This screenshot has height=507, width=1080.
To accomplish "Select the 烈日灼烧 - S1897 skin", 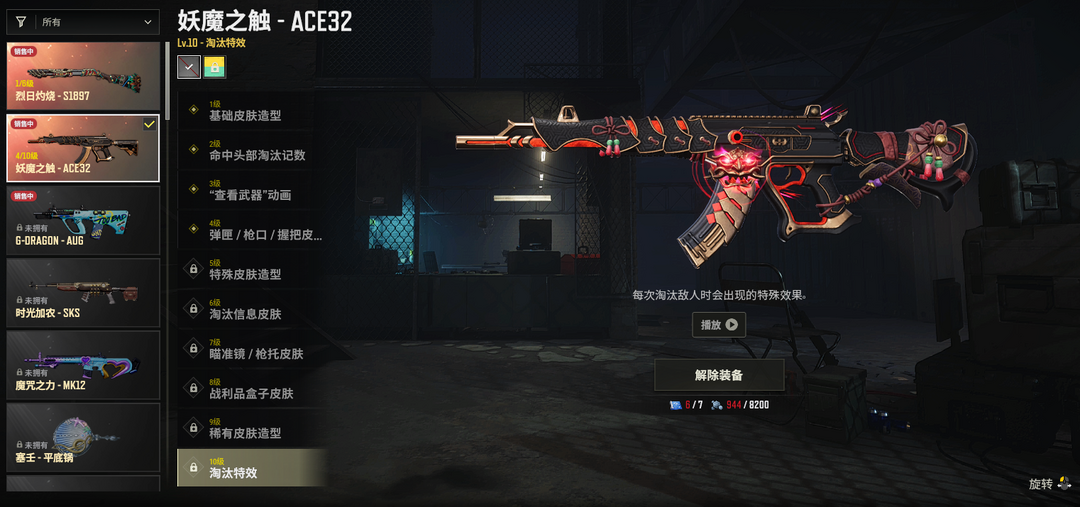I will click(83, 76).
